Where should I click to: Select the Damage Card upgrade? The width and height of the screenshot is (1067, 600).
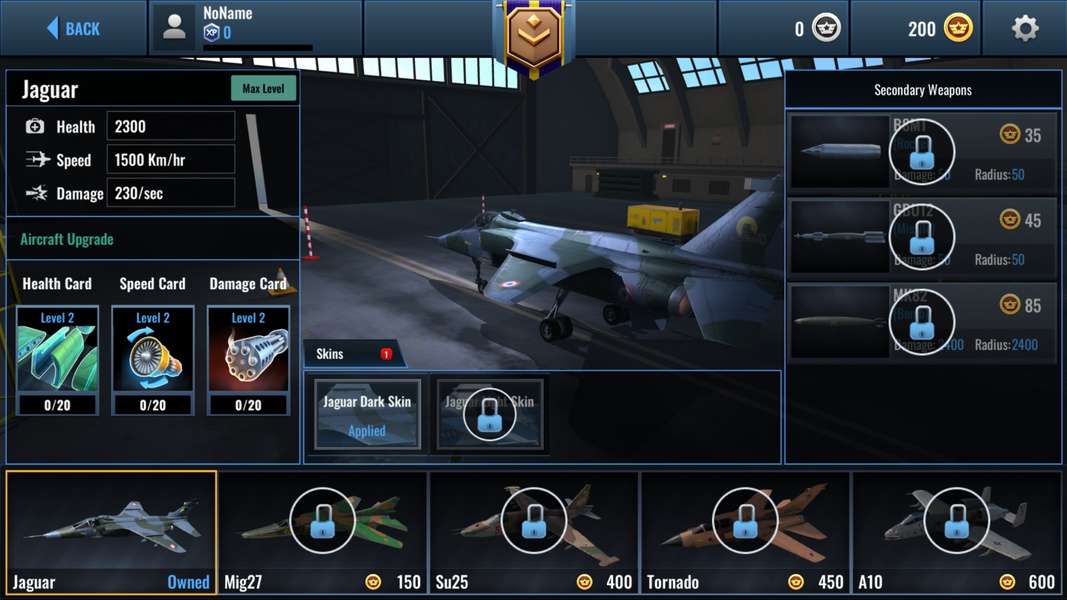pos(248,359)
